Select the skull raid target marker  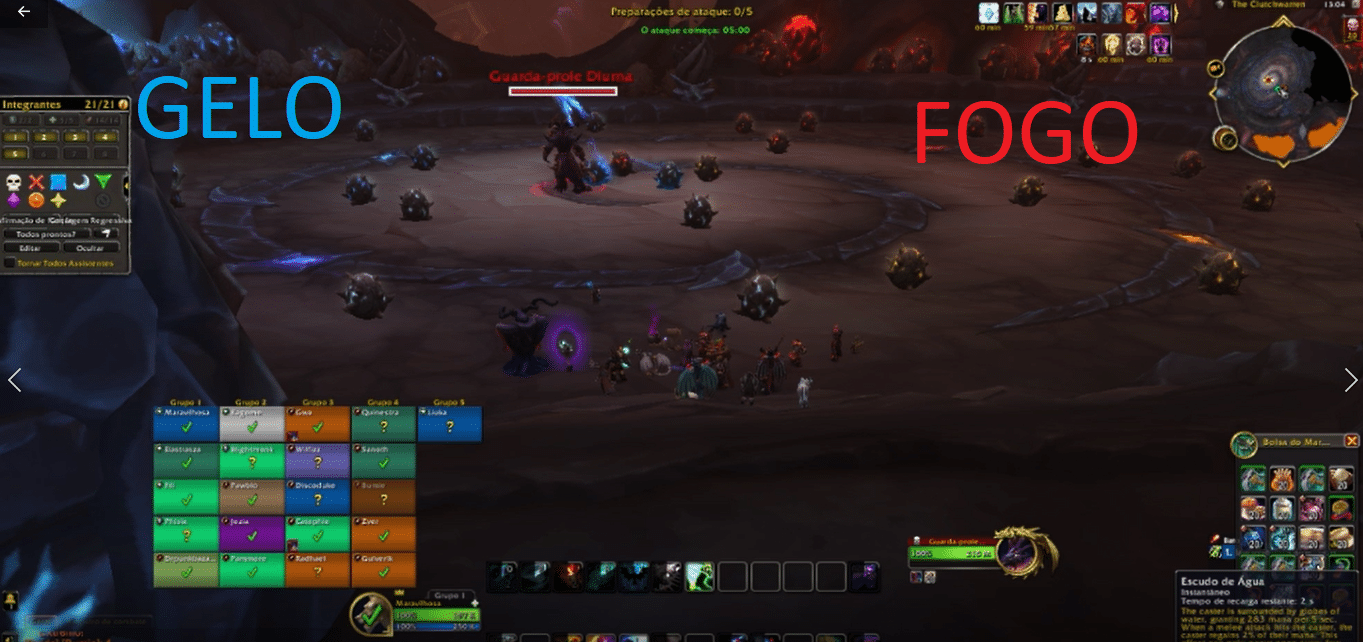[x=14, y=182]
